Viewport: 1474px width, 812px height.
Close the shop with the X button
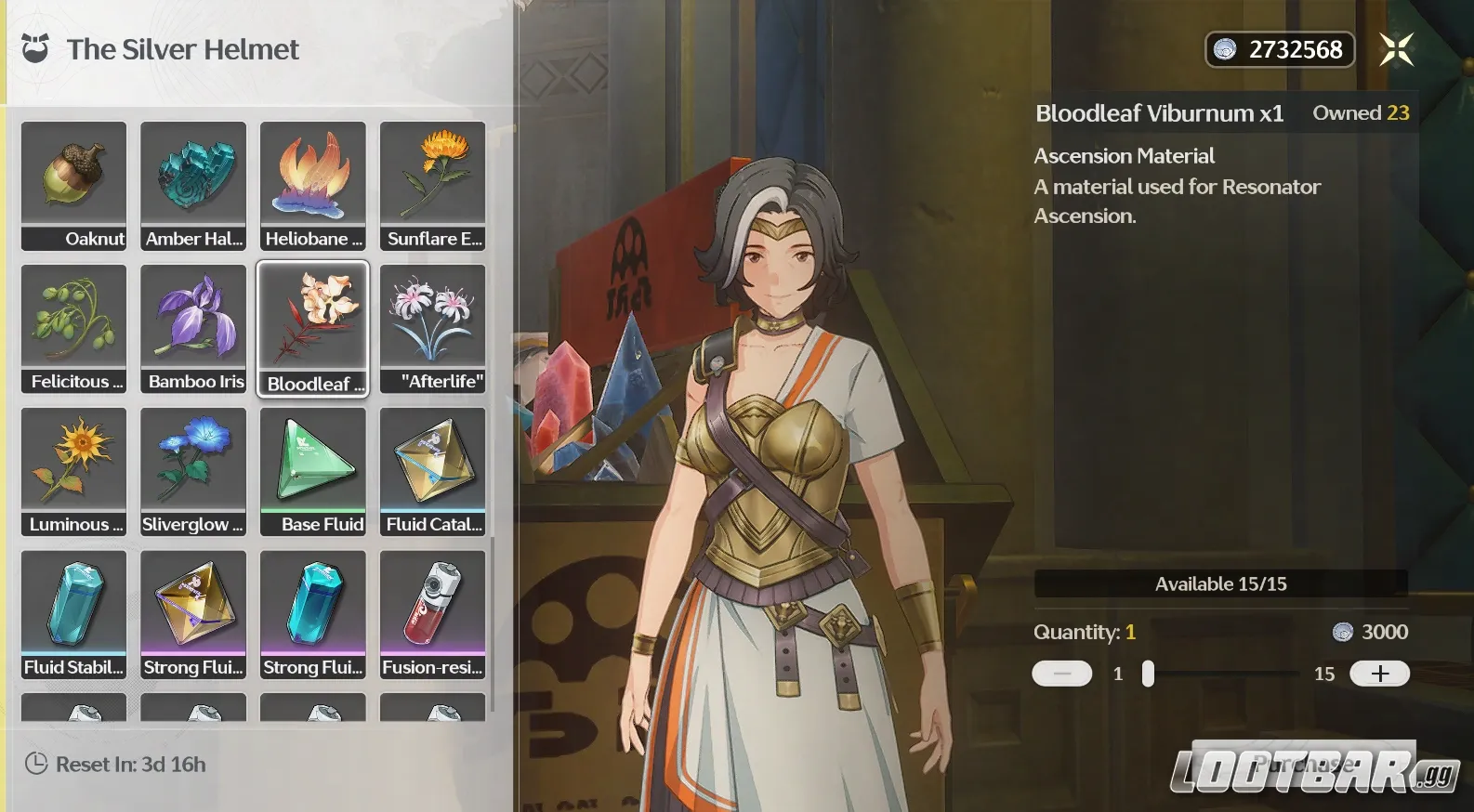click(1396, 49)
